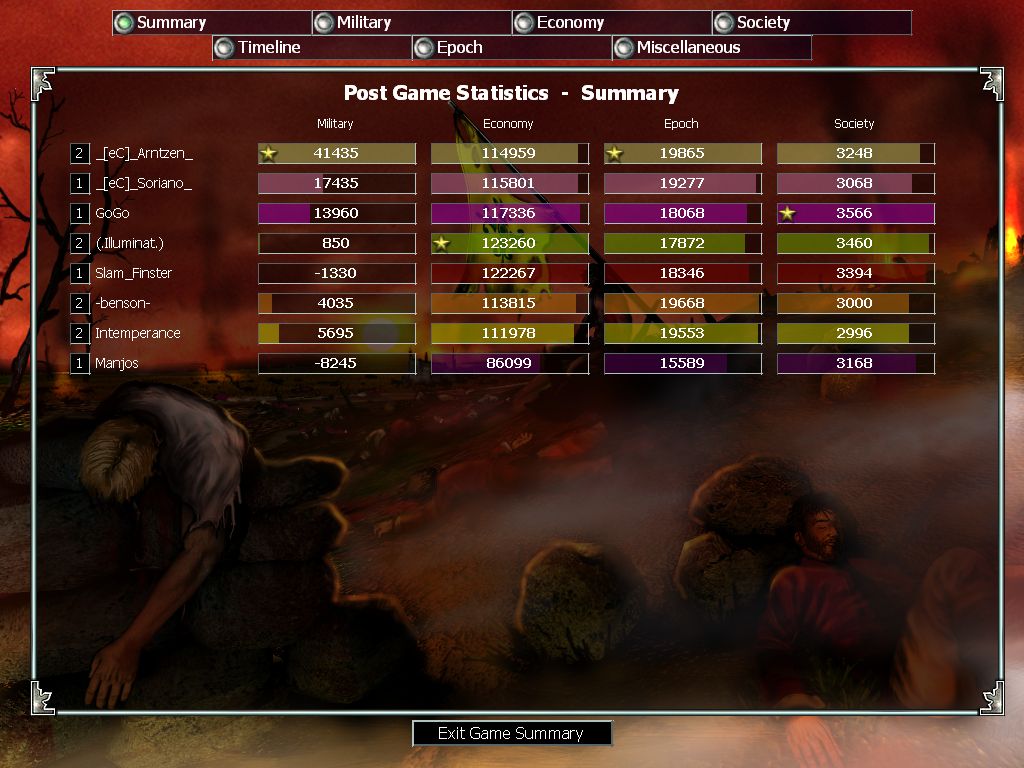Select the Society tab

click(811, 22)
